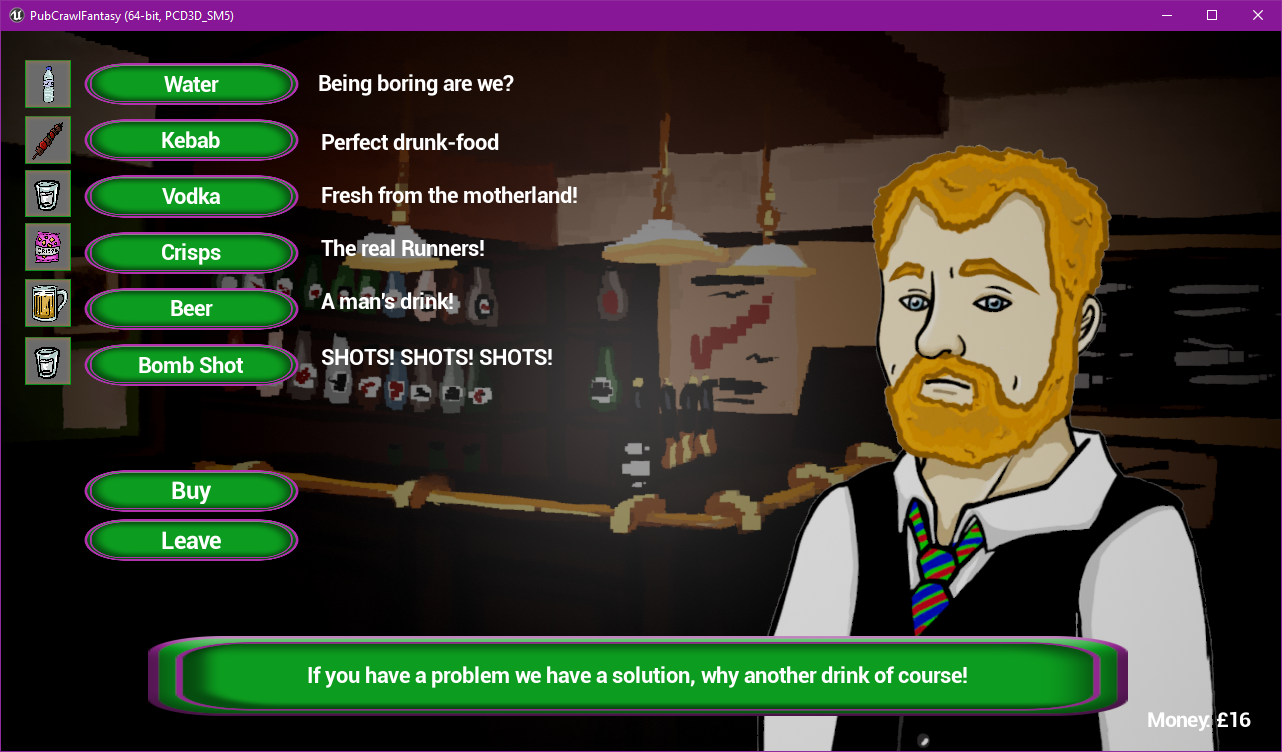Select the Water button
Screen dimensions: 1282x752
point(191,84)
